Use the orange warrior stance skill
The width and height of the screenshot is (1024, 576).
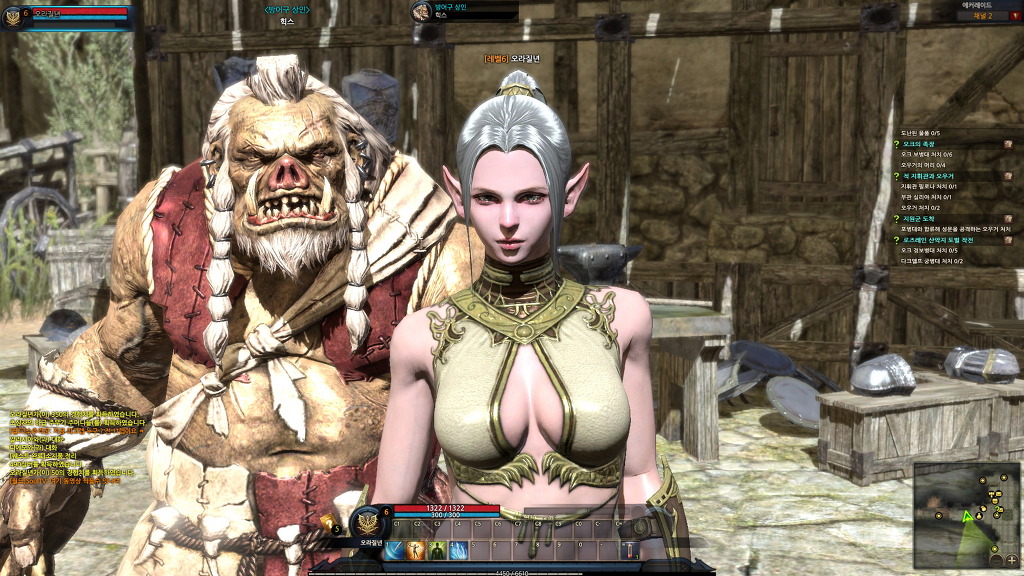coord(417,550)
